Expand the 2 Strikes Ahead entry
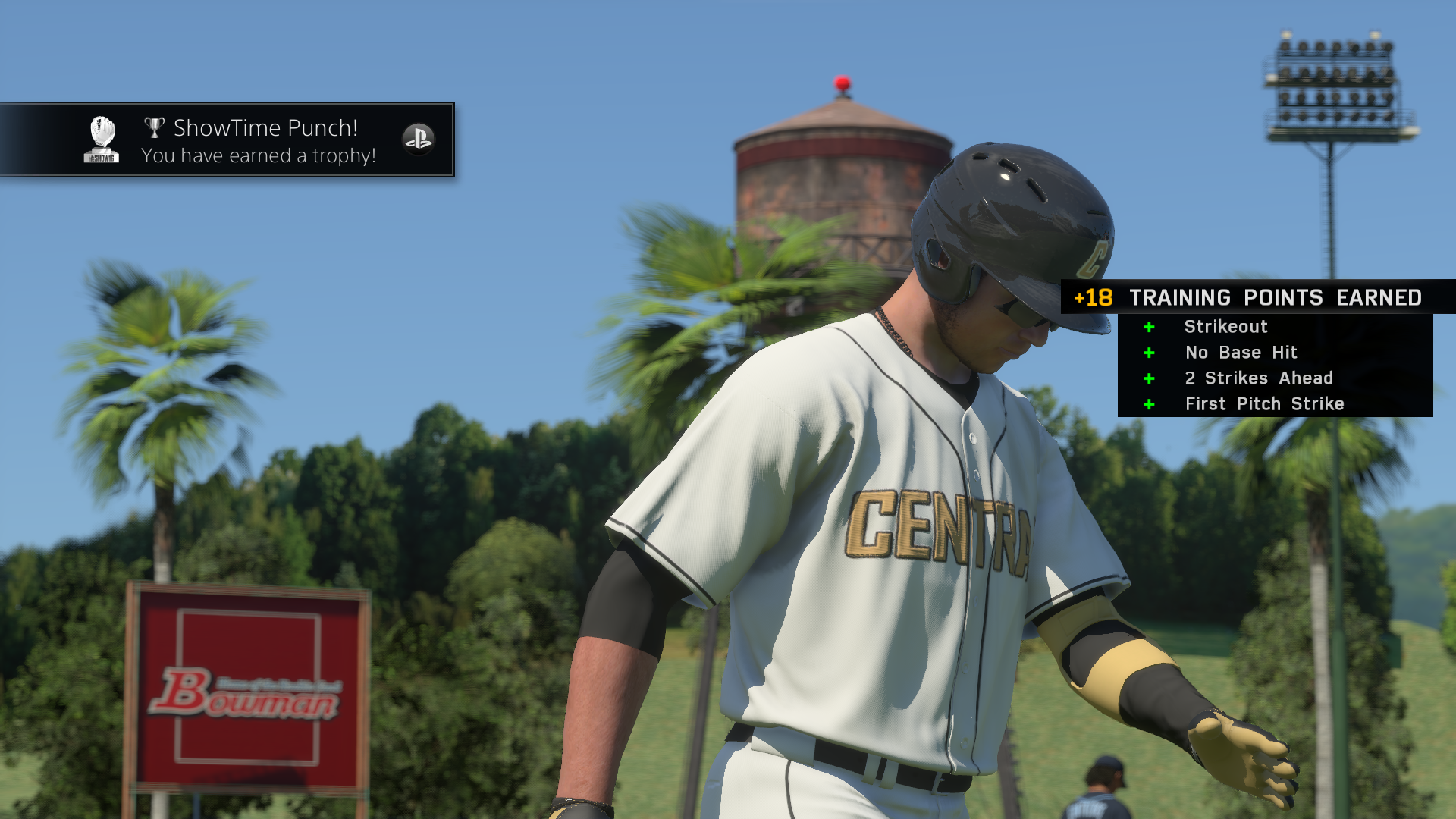 click(1260, 378)
